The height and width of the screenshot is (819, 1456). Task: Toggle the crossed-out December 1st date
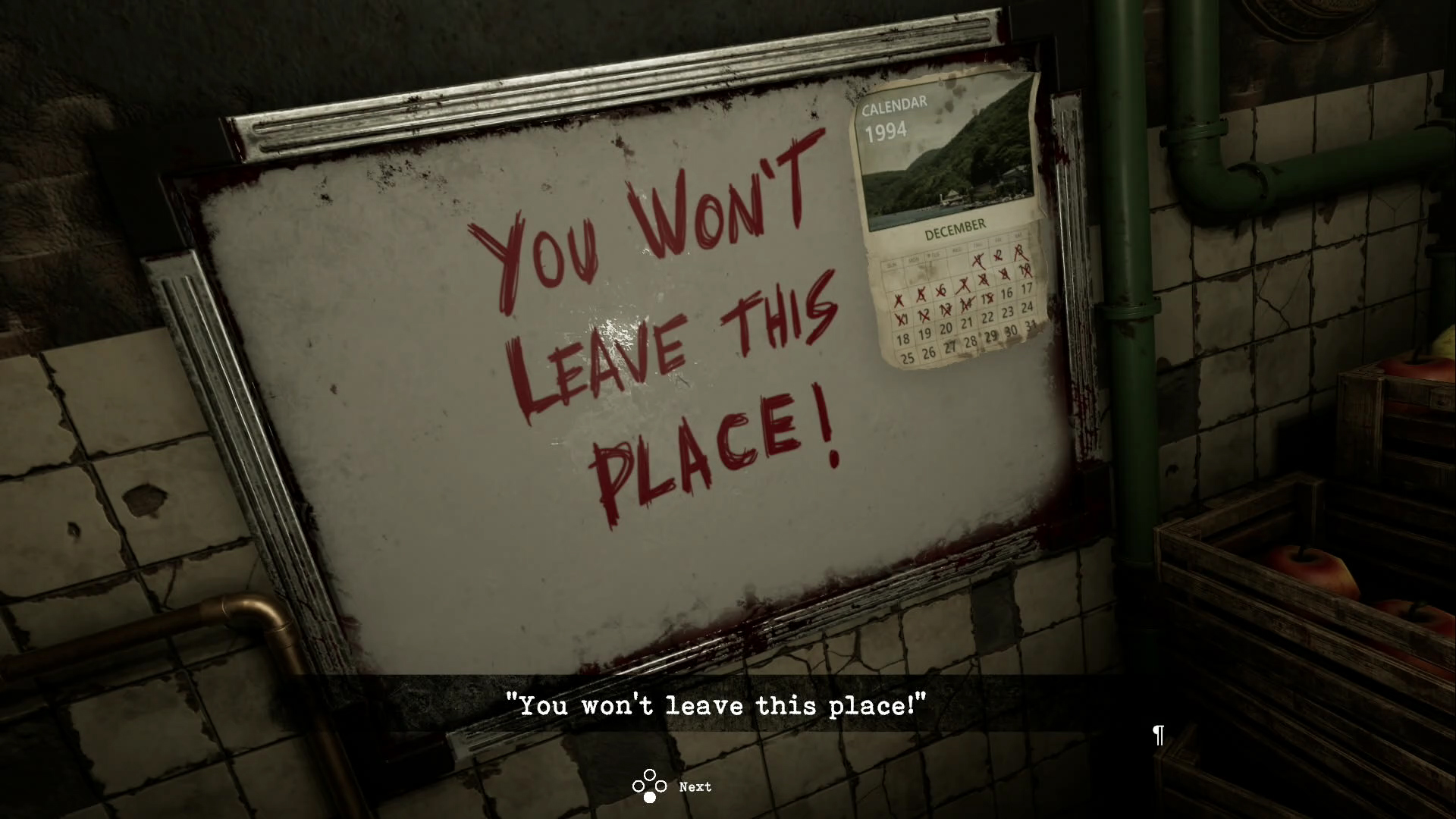[977, 259]
